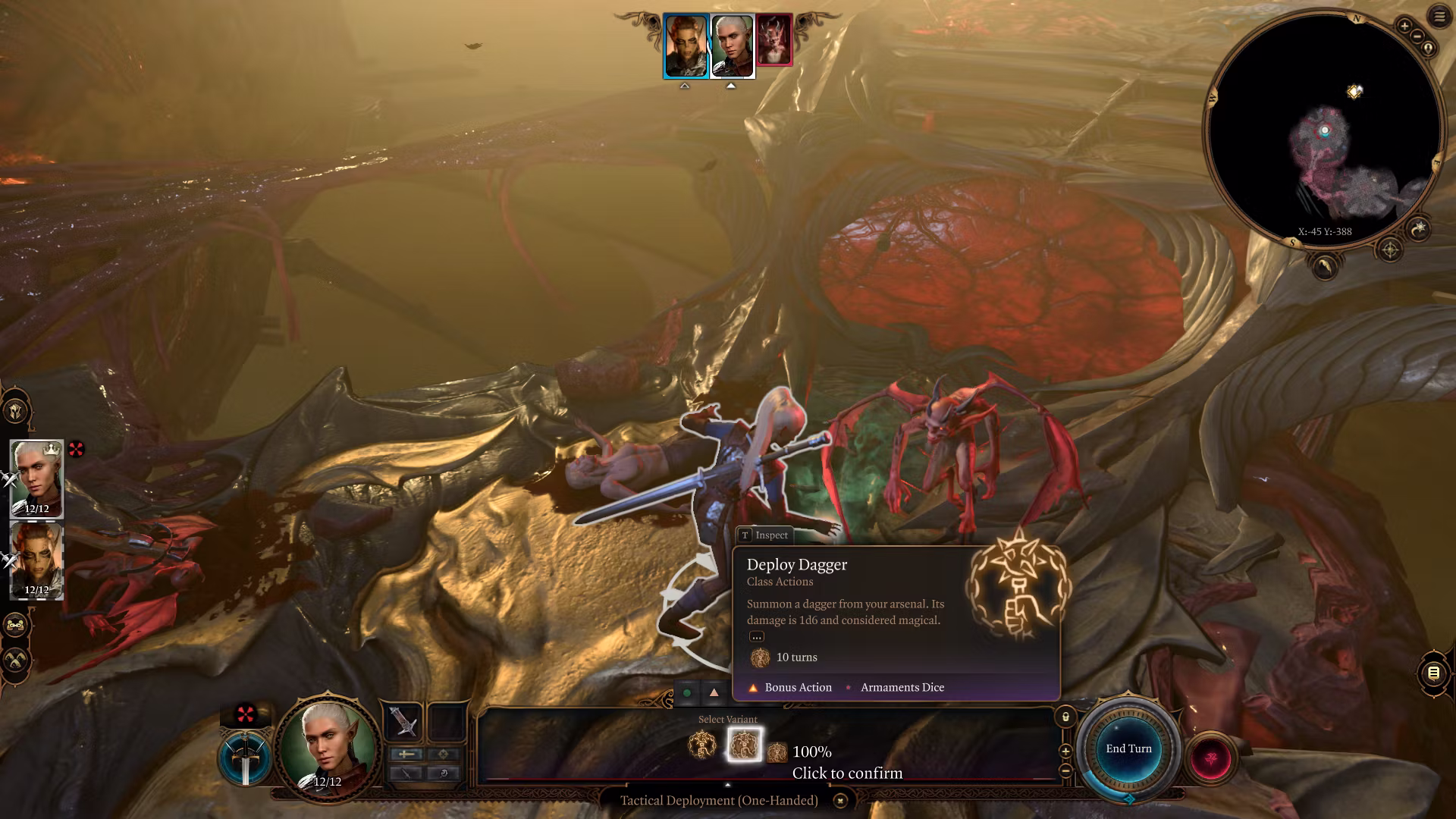Image resolution: width=1456 pixels, height=819 pixels.
Task: Open the helmet character panel button
Action: tap(16, 412)
